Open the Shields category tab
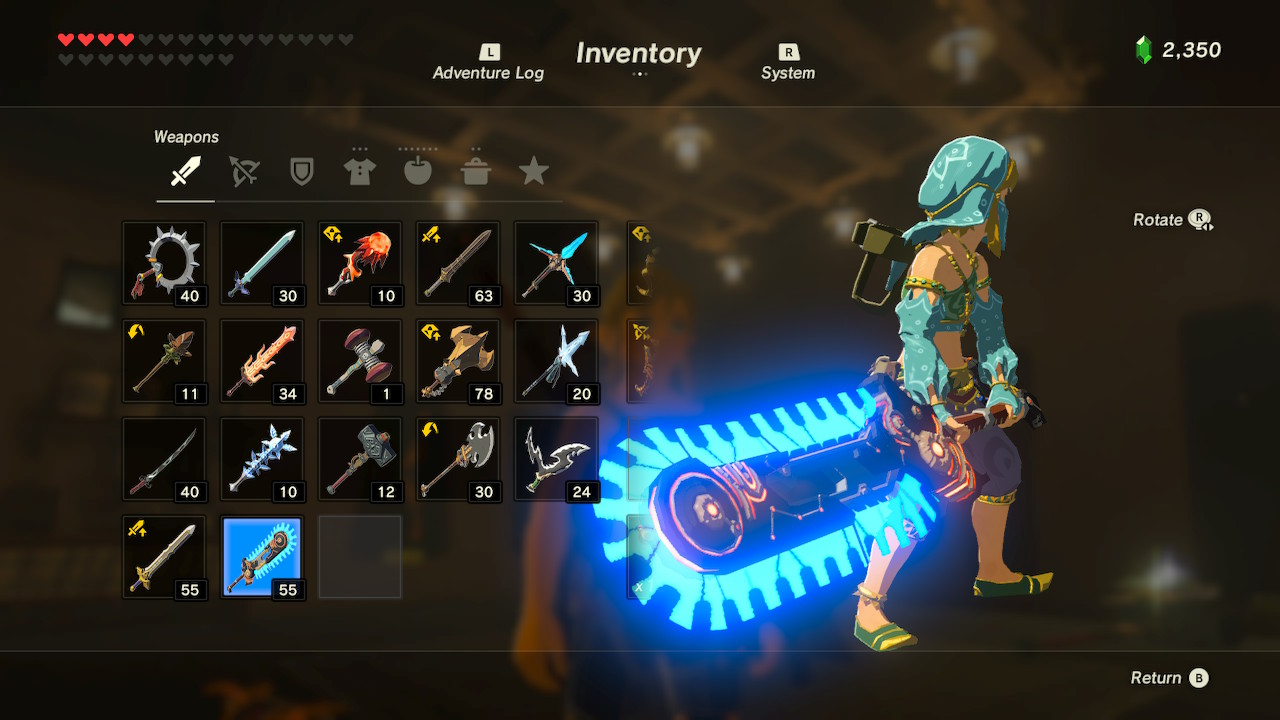The height and width of the screenshot is (720, 1280). (301, 172)
